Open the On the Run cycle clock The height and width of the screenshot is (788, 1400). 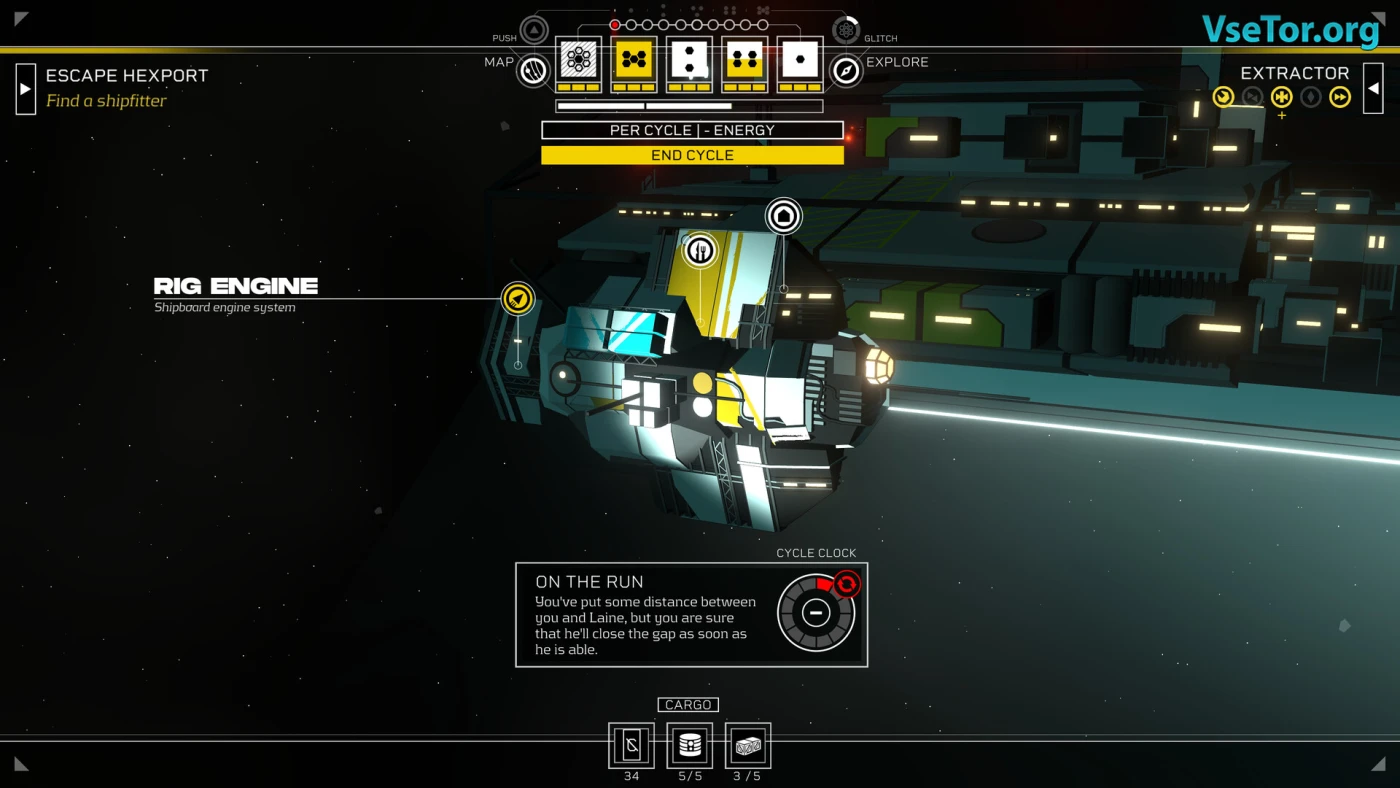coord(816,612)
